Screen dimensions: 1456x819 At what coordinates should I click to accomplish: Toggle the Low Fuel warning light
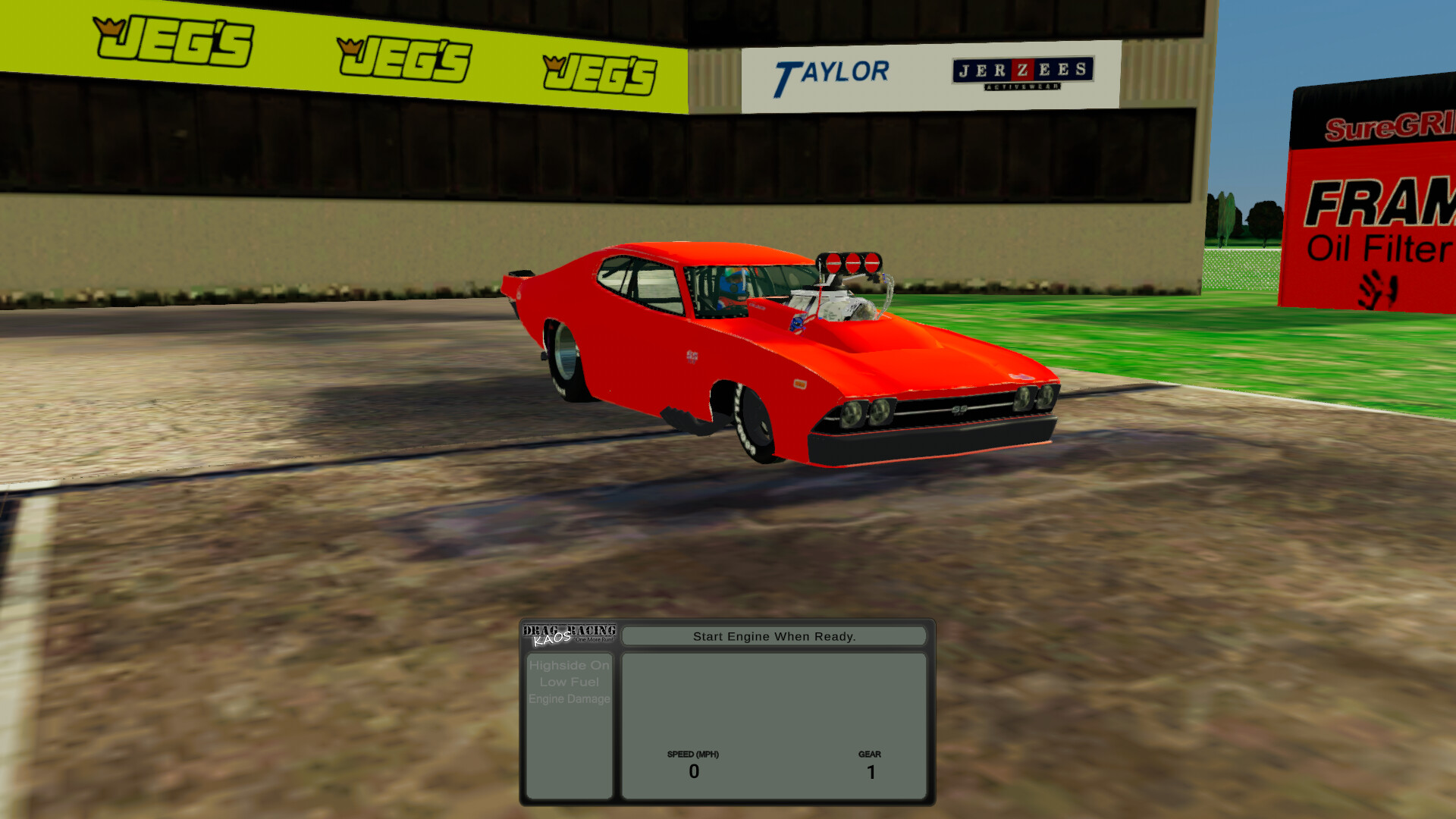click(x=569, y=682)
